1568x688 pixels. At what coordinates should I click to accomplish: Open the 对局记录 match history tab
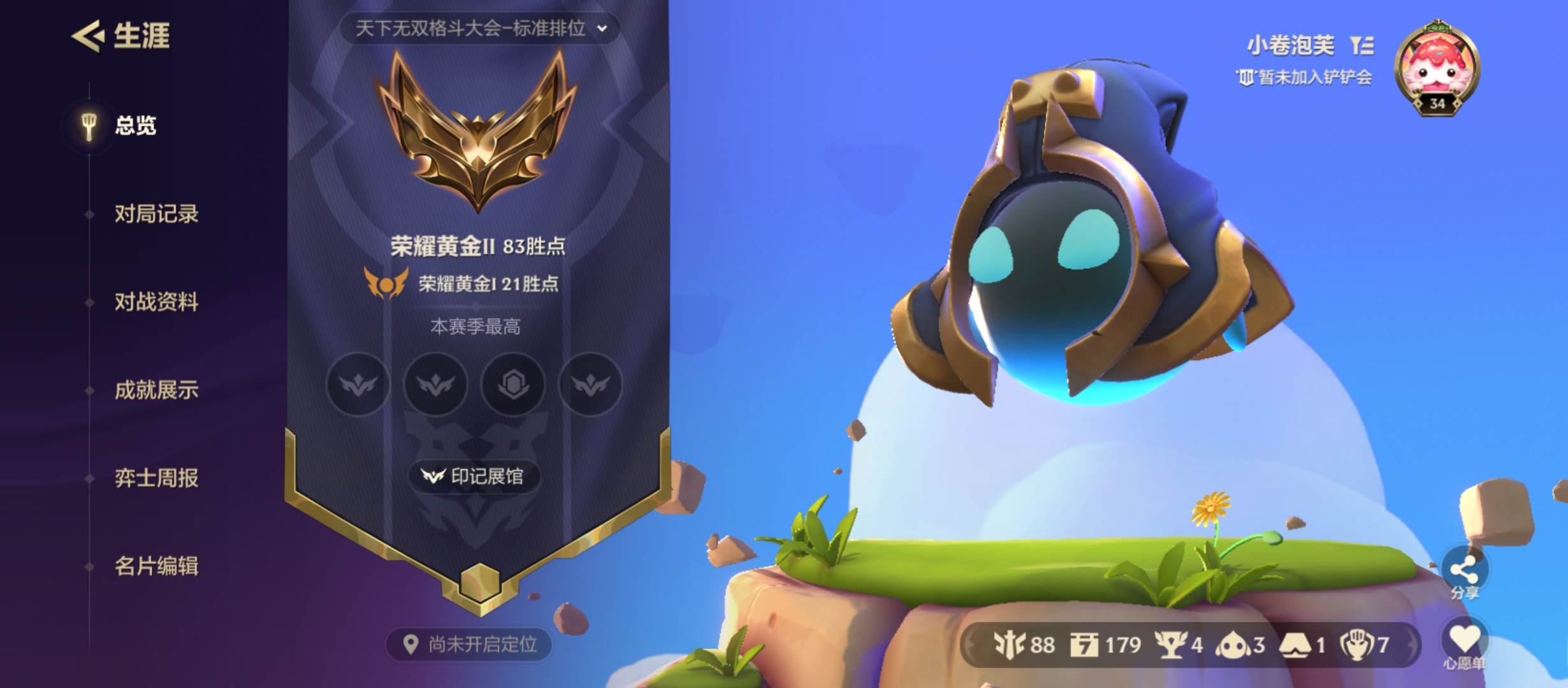(156, 214)
